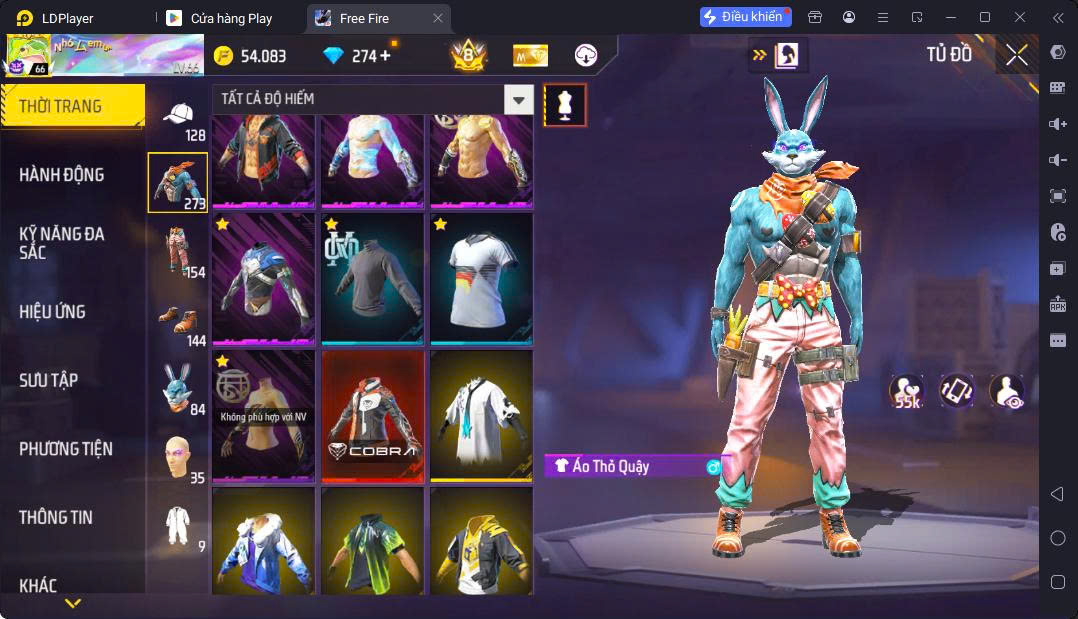Expand the Tất Cả Độ Hiếm rarity dropdown
The image size is (1078, 619).
(518, 99)
